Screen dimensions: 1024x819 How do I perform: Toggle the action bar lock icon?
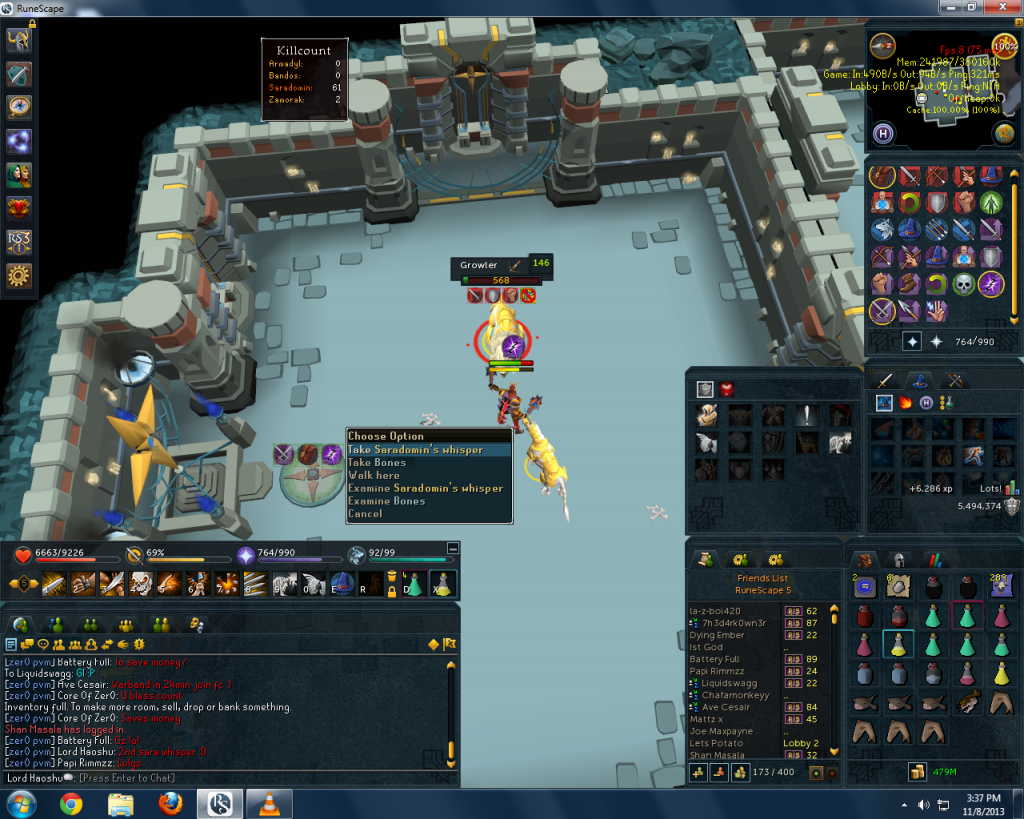pos(392,591)
